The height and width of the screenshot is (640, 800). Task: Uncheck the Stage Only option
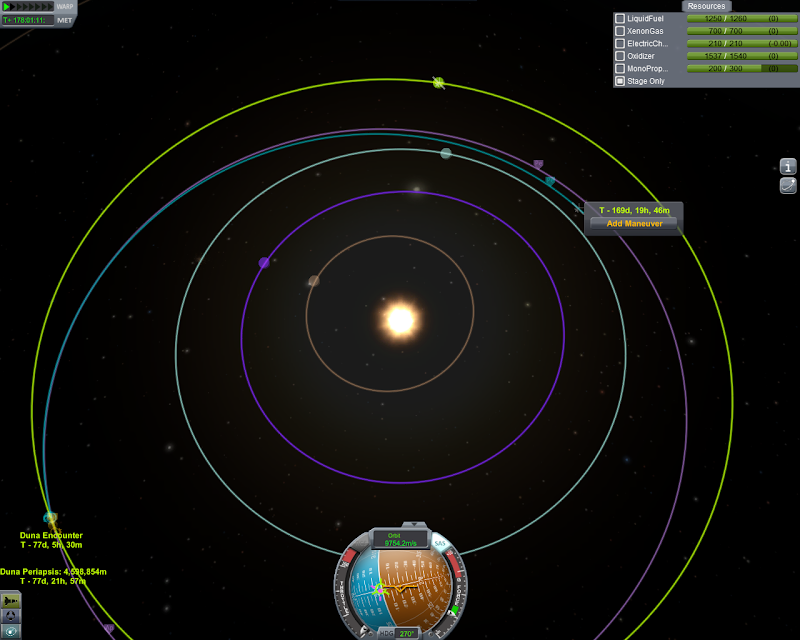(620, 81)
